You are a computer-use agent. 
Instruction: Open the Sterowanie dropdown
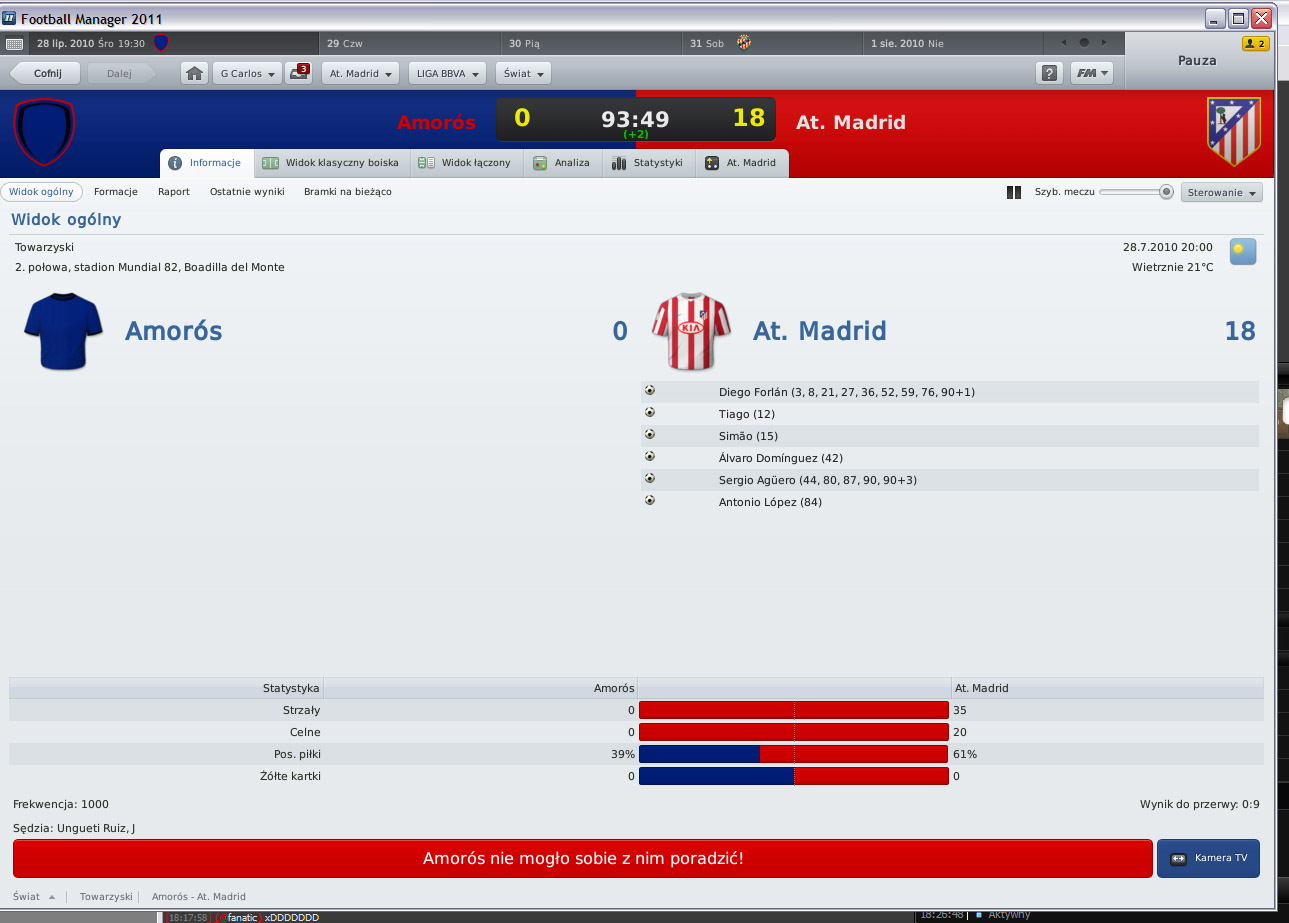point(1221,192)
